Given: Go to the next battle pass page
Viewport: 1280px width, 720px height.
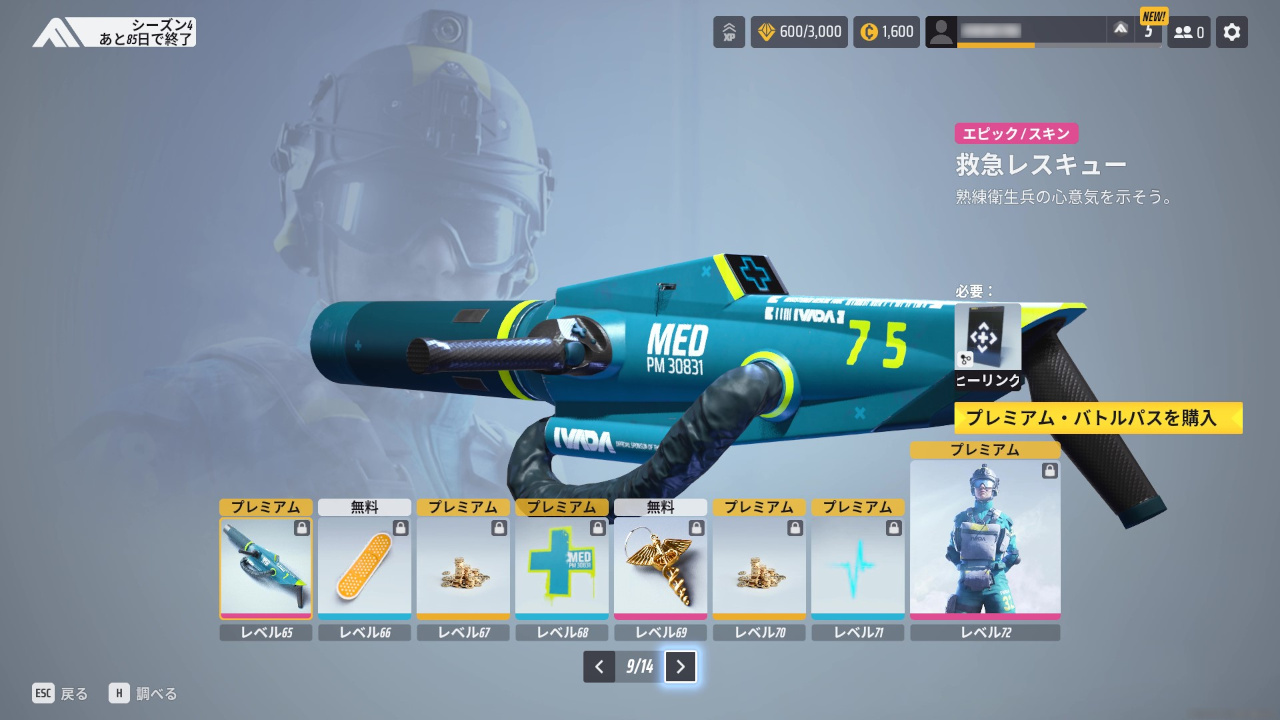Looking at the screenshot, I should click(680, 666).
